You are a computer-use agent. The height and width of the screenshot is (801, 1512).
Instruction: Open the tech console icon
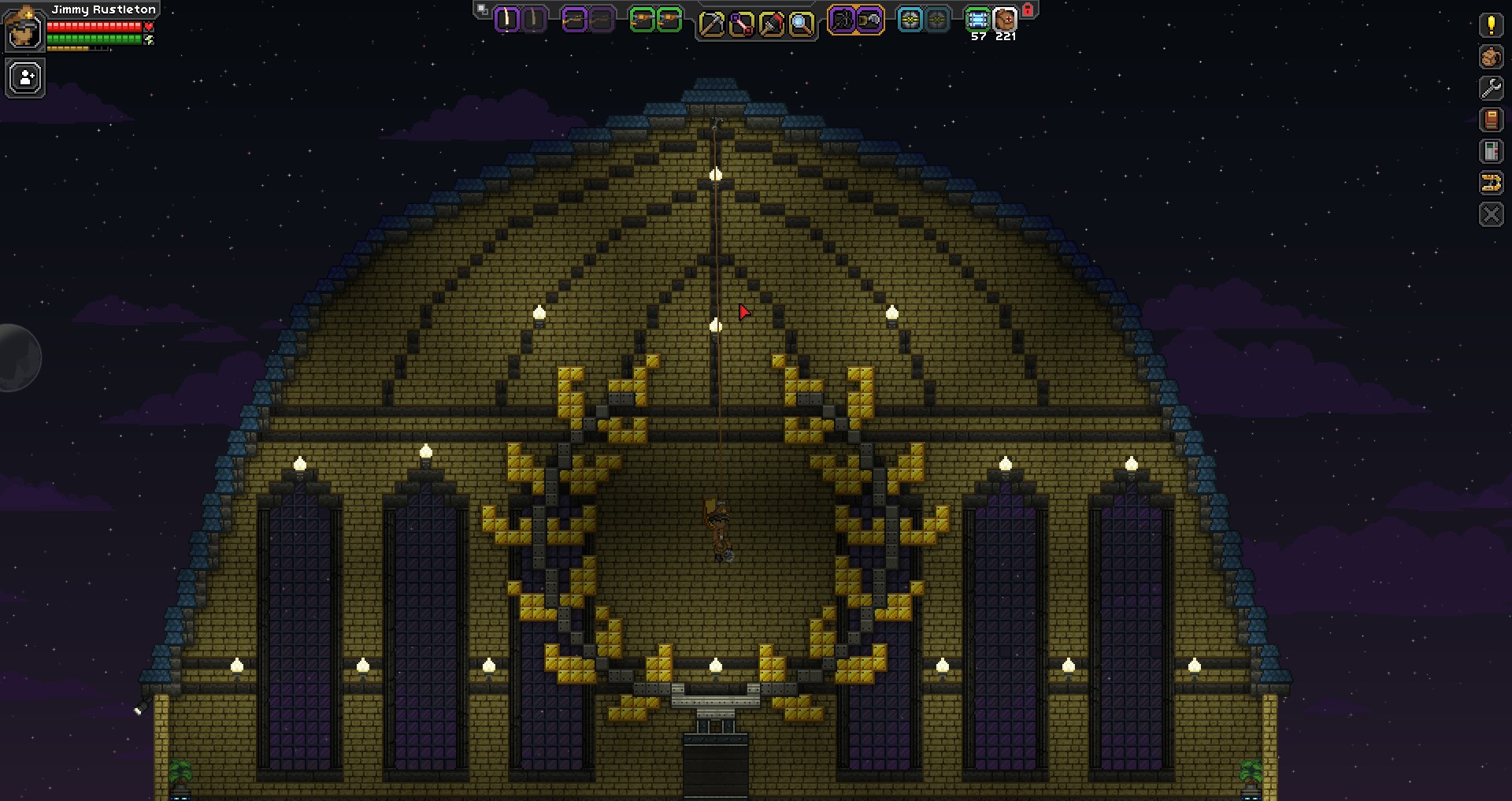tap(1491, 151)
